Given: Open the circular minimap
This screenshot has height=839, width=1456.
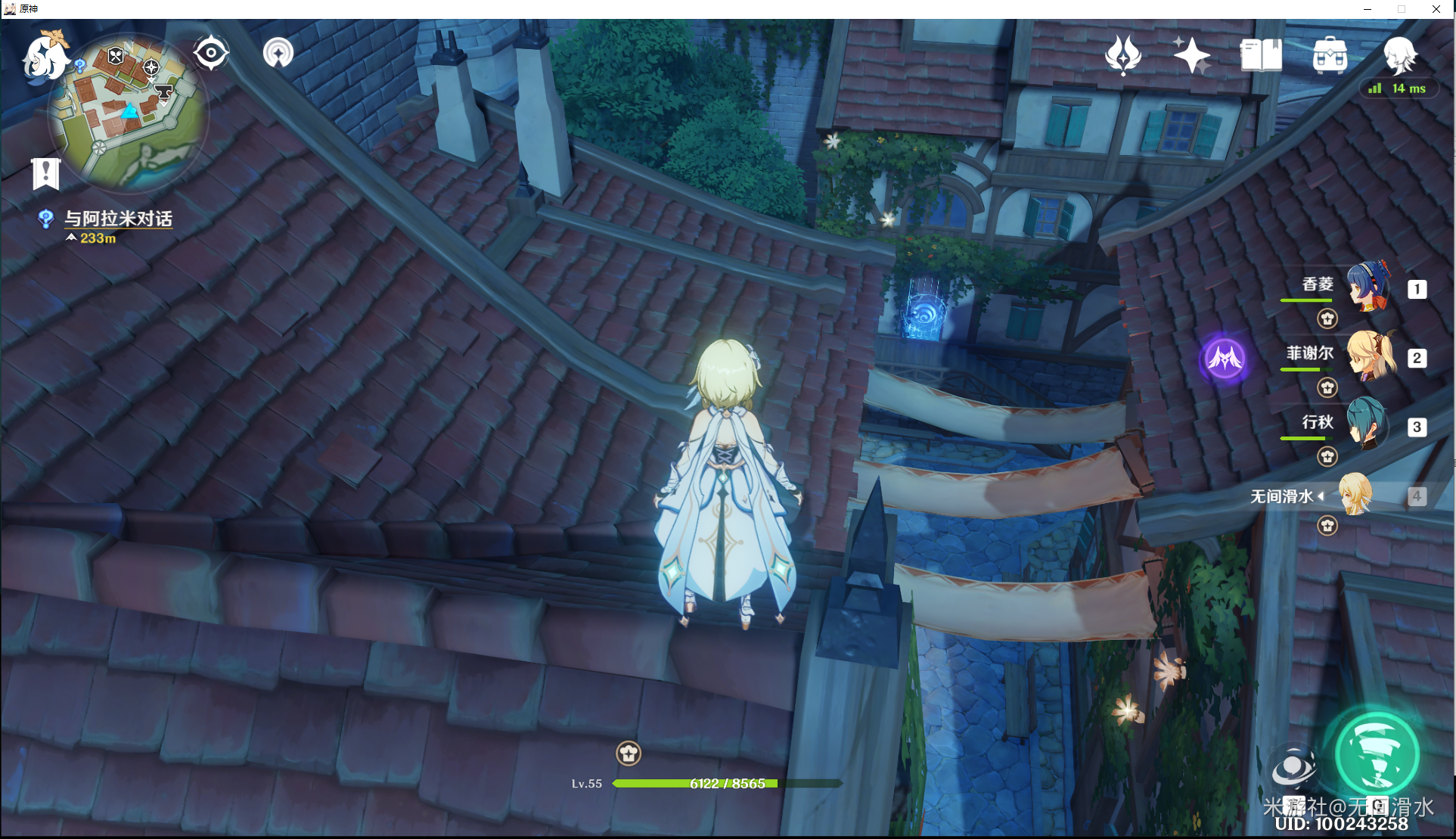Looking at the screenshot, I should click(128, 113).
